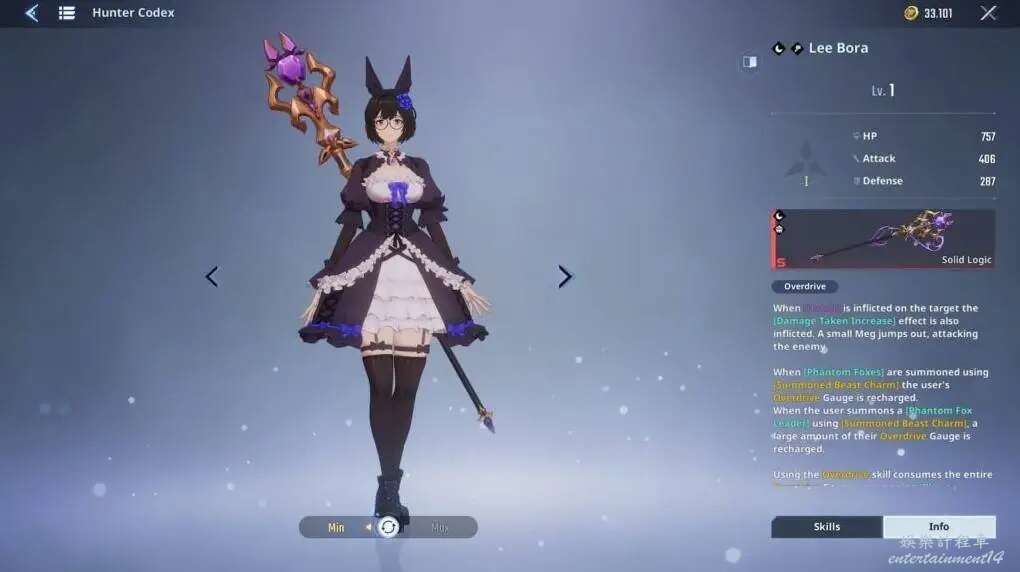Set the hunter preview to Max
Viewport: 1020px width, 572px height.
[440, 527]
